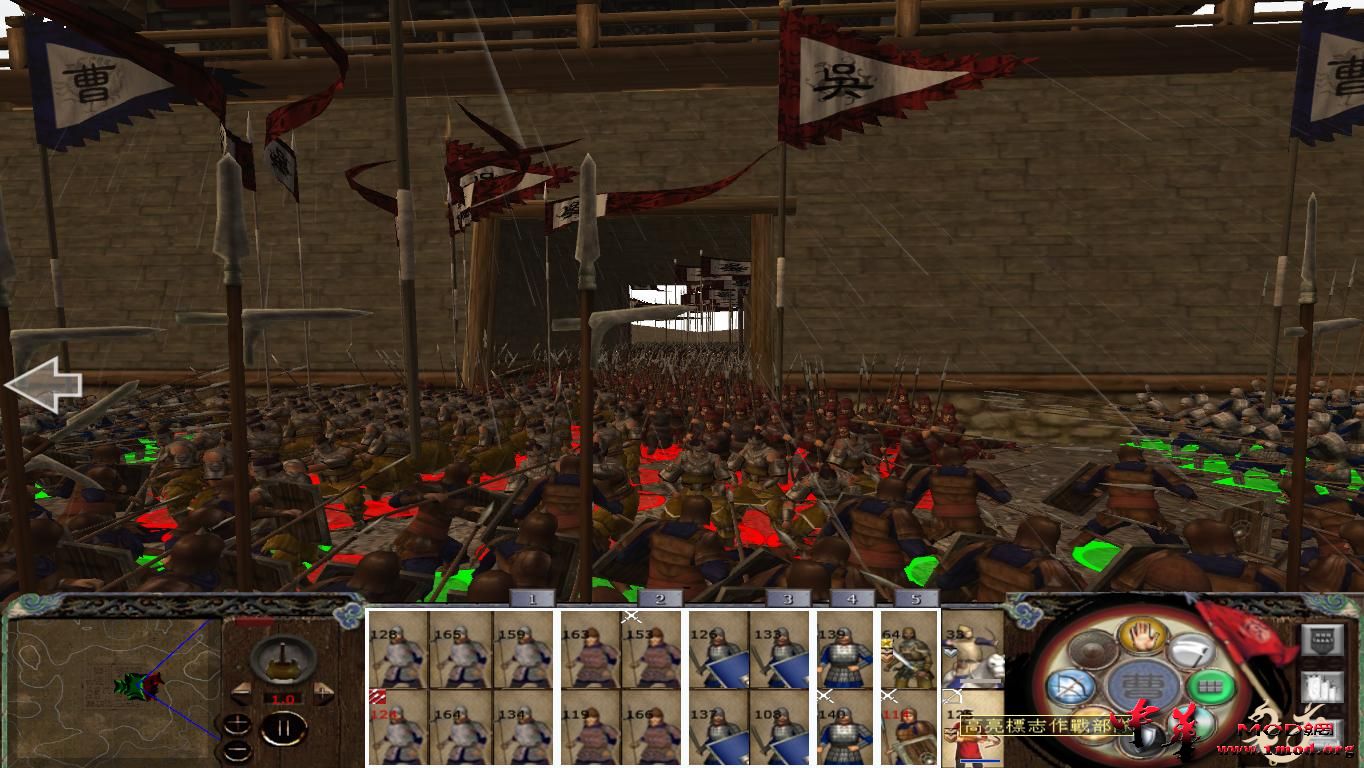Screen dimensions: 1364x768
Task: Click the general's cavalry card showing 33 men
Action: point(975,655)
